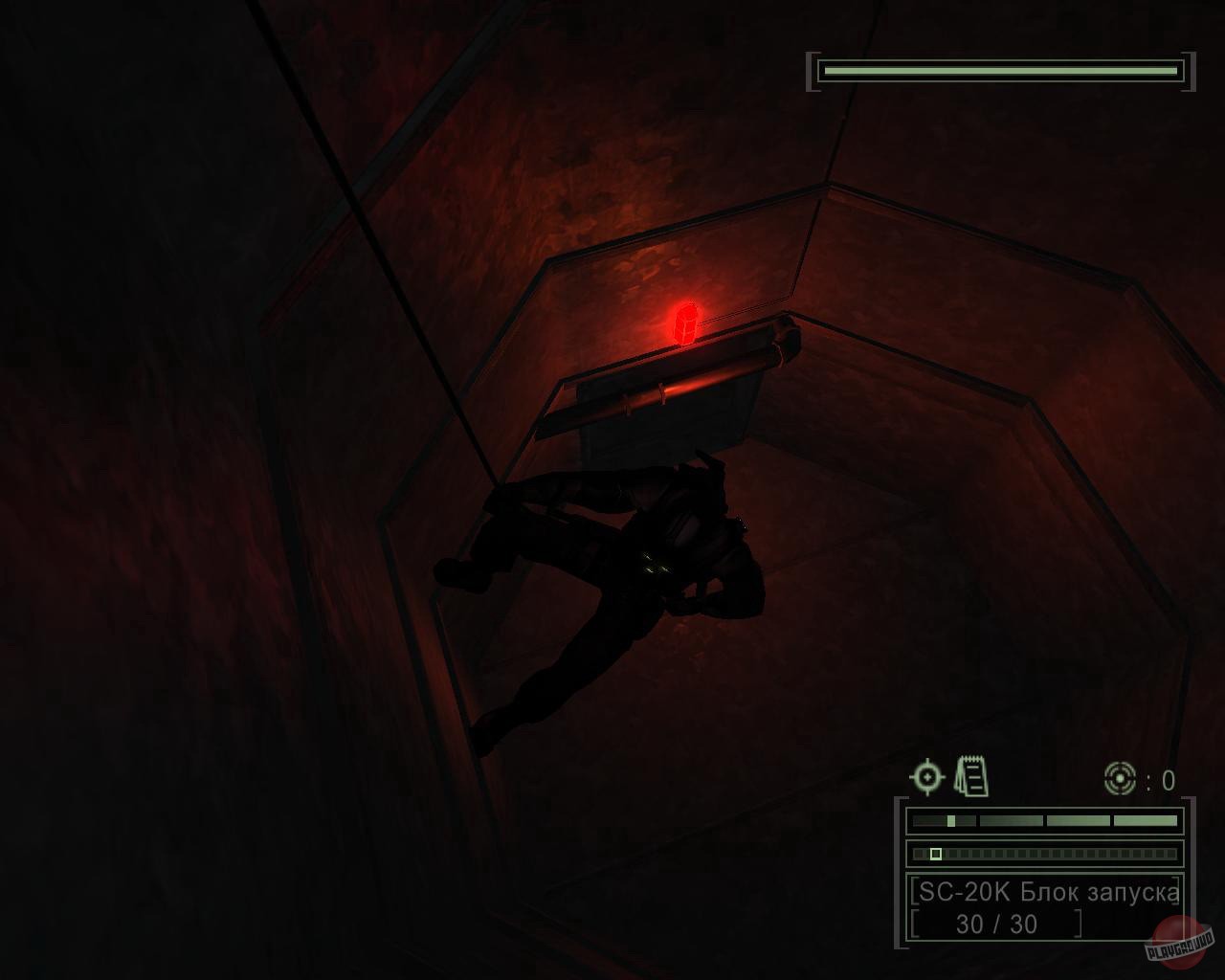Click the light meter progress bar
The height and width of the screenshot is (980, 1225).
pos(1044,820)
